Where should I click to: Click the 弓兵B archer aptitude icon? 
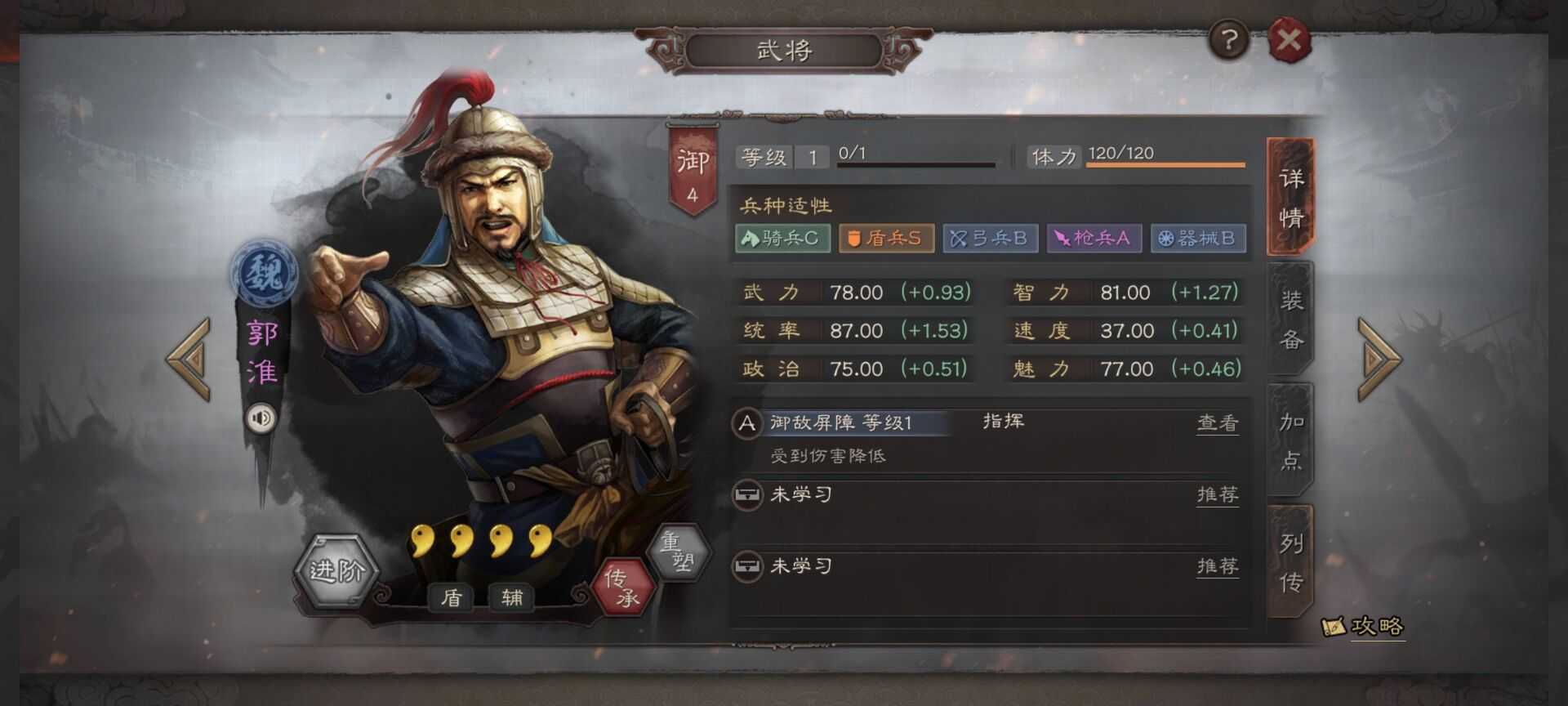click(x=990, y=239)
